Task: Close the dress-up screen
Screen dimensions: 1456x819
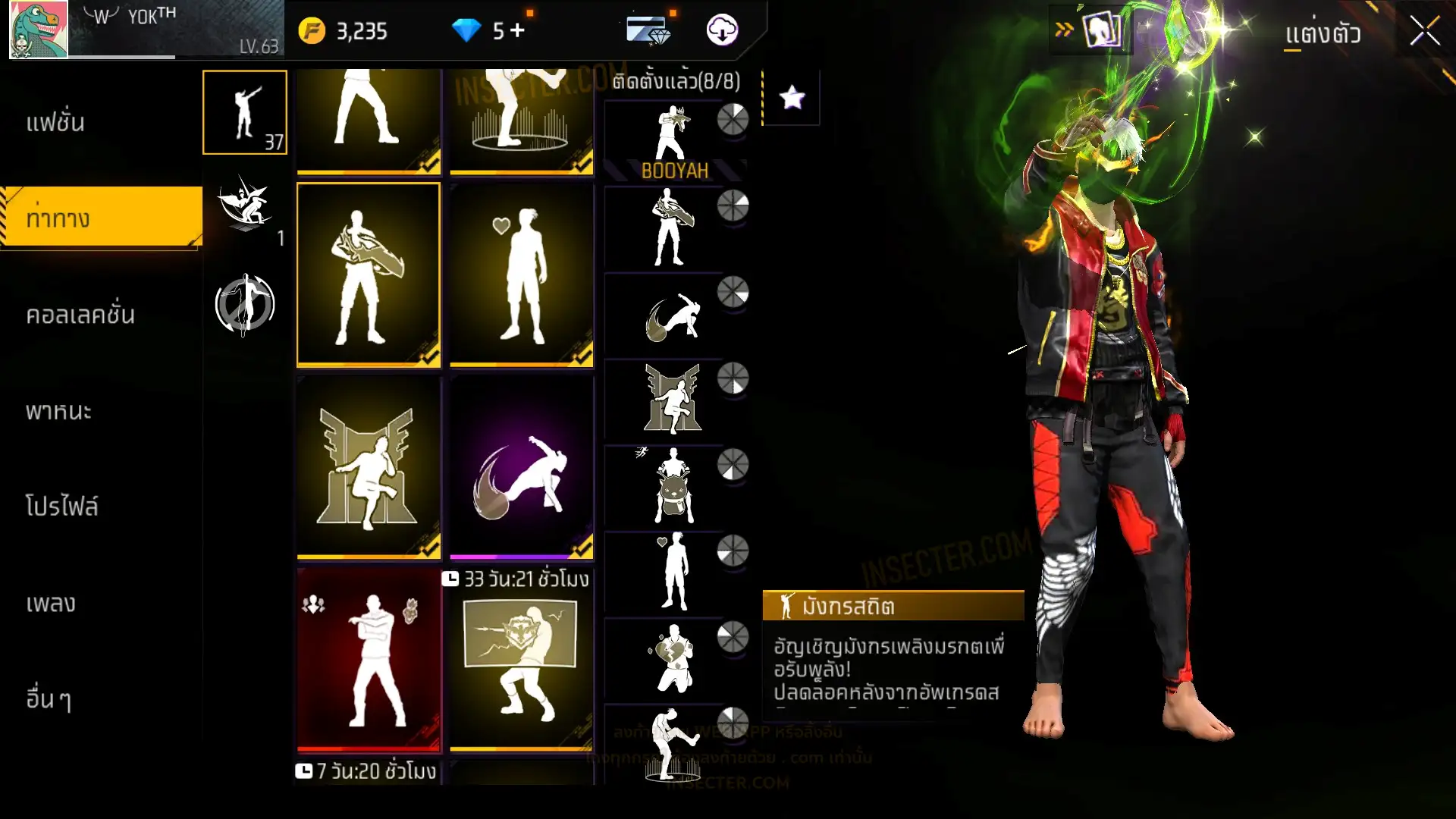Action: [x=1424, y=32]
